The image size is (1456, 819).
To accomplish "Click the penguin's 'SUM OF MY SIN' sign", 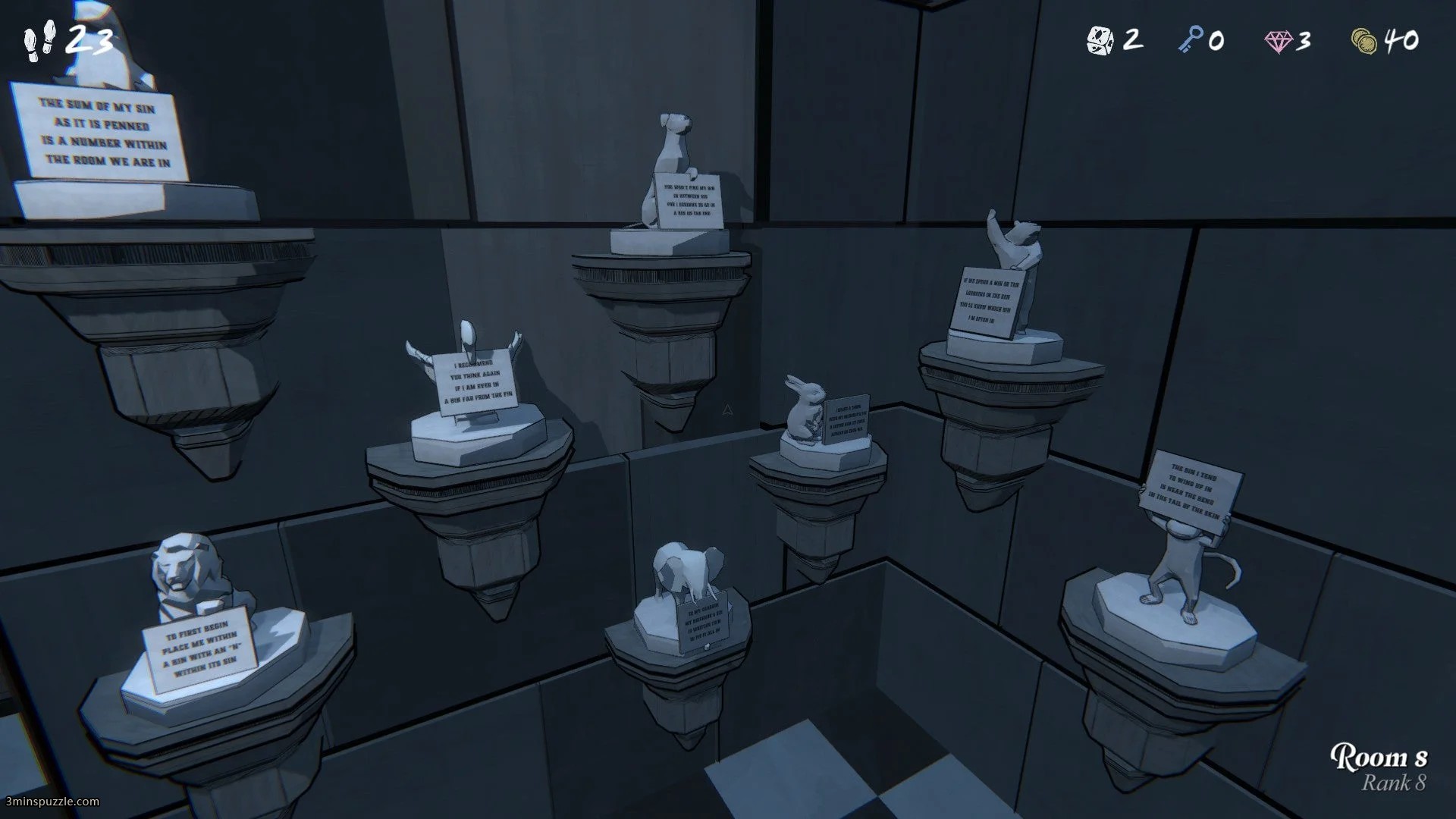I will tap(102, 129).
